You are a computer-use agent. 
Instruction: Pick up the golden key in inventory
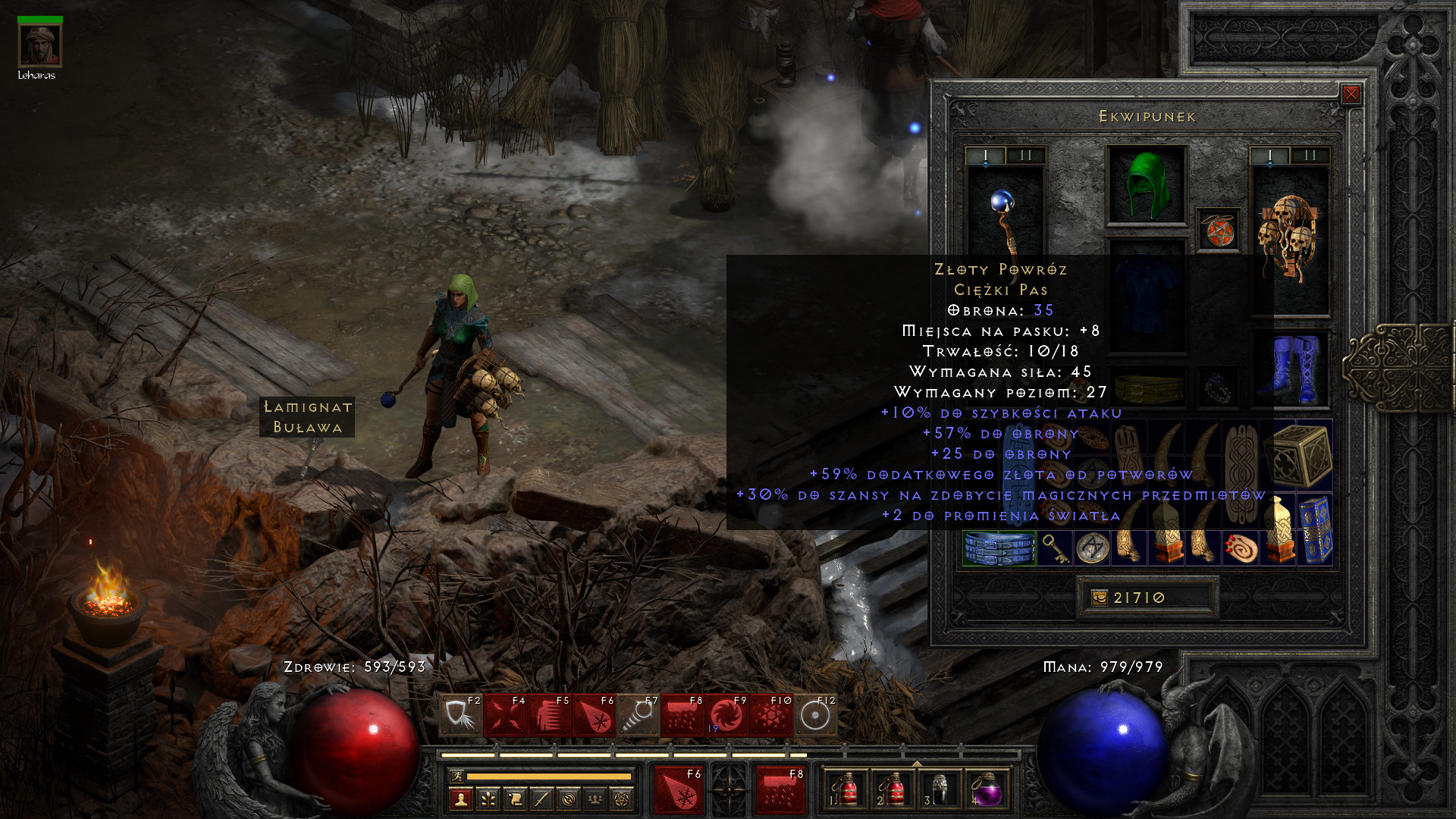[x=1054, y=548]
